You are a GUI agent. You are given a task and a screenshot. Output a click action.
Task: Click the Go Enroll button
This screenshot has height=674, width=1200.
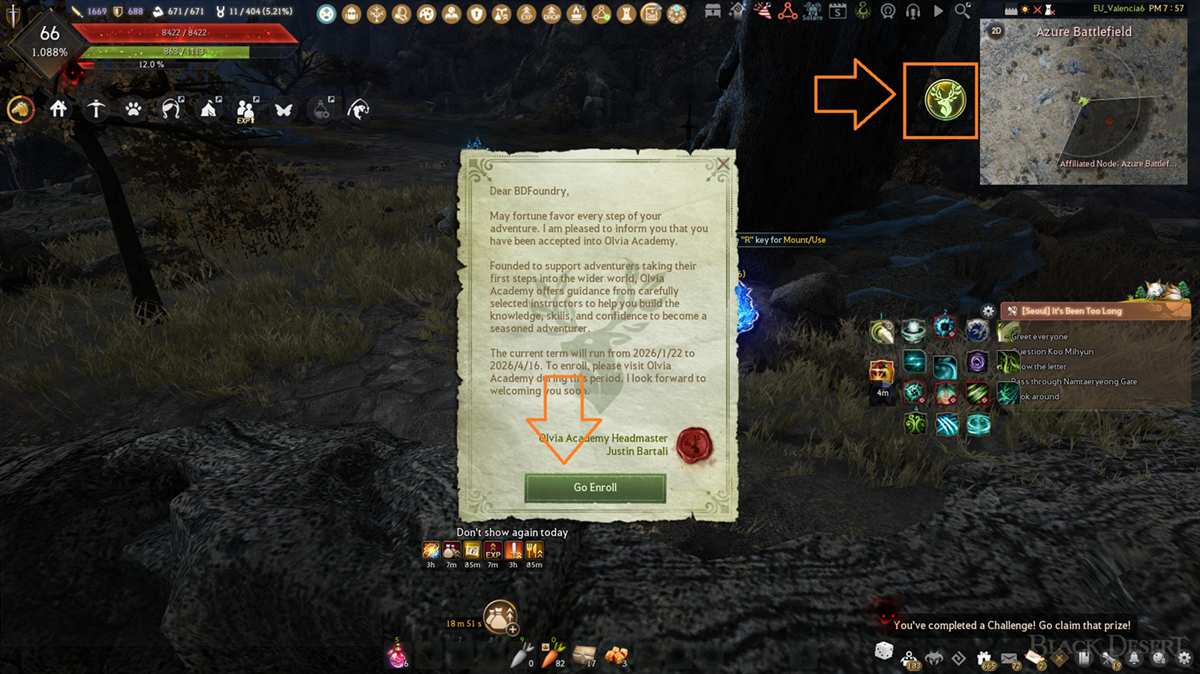click(x=595, y=487)
